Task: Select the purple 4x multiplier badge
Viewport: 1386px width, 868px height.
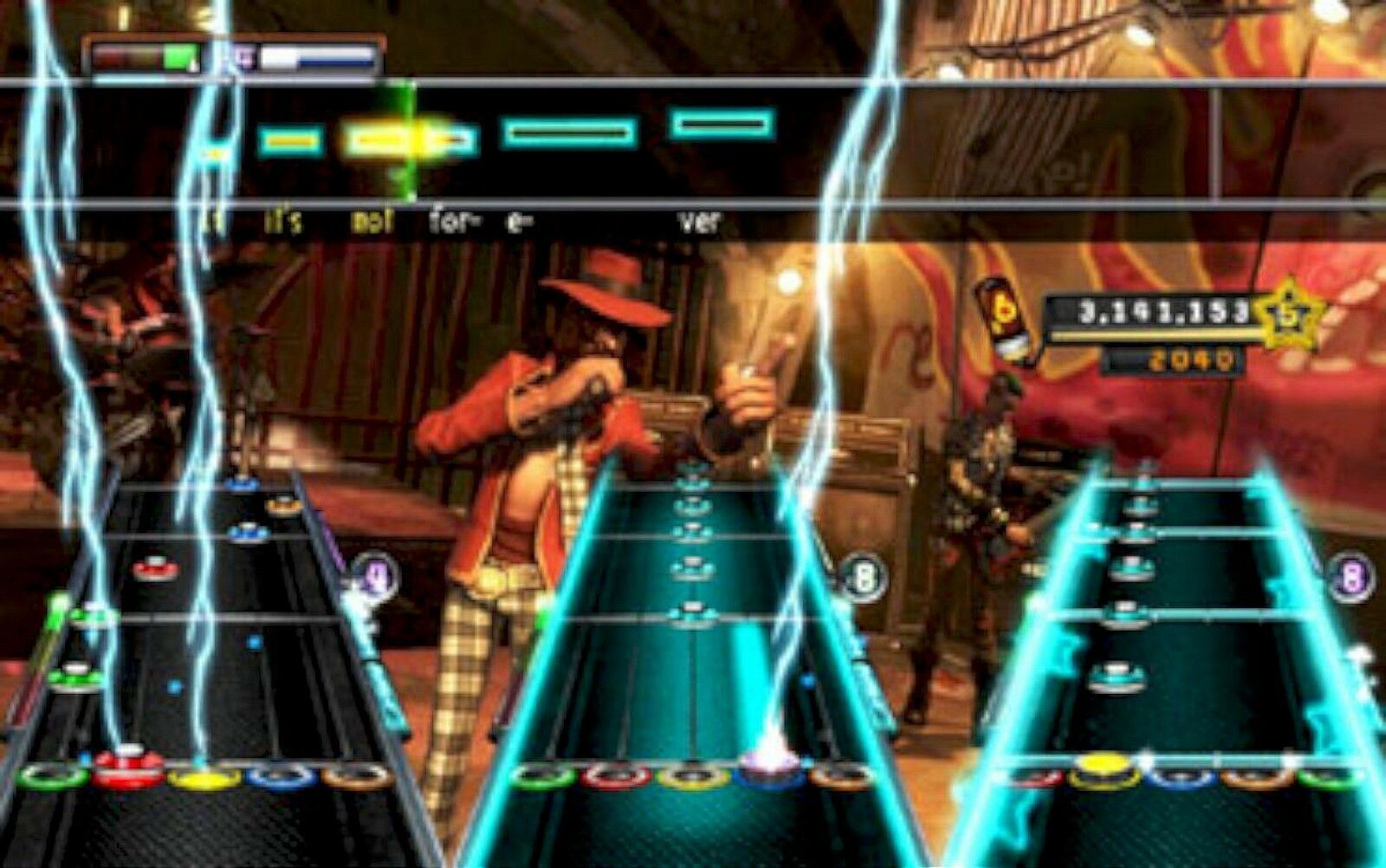Action: [375, 574]
